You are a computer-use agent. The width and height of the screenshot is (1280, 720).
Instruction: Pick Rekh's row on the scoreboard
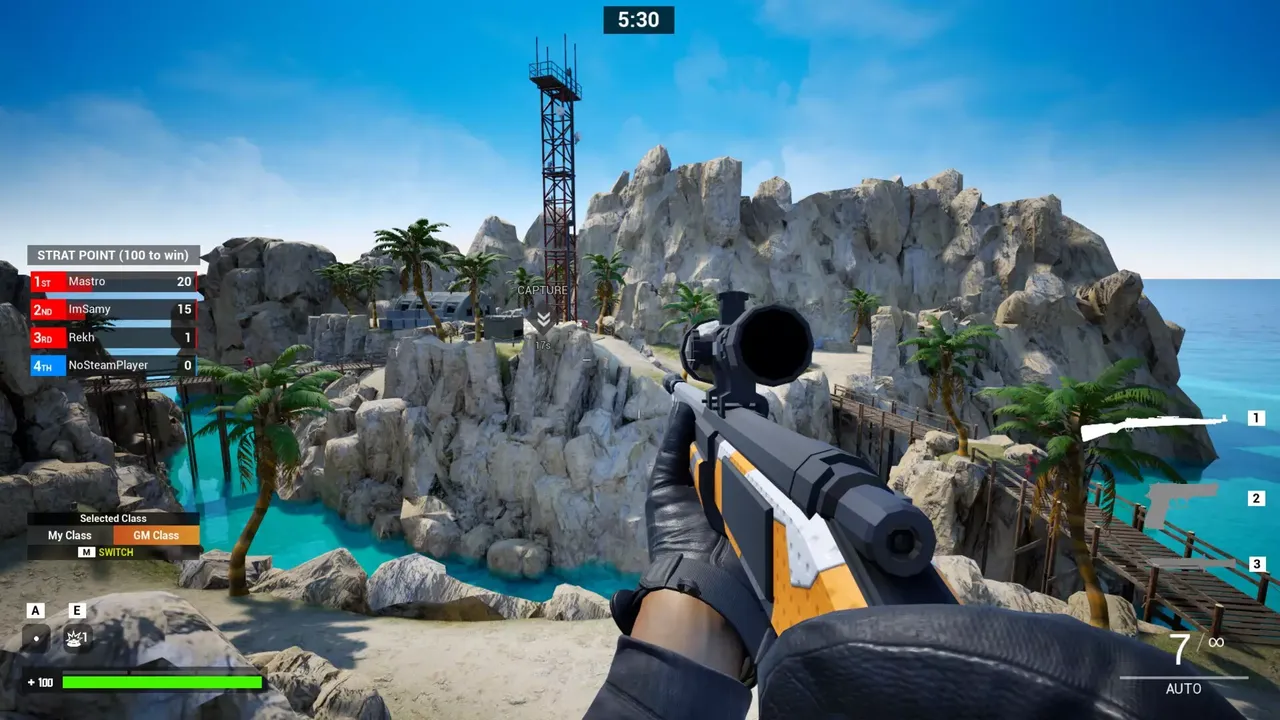pyautogui.click(x=113, y=338)
